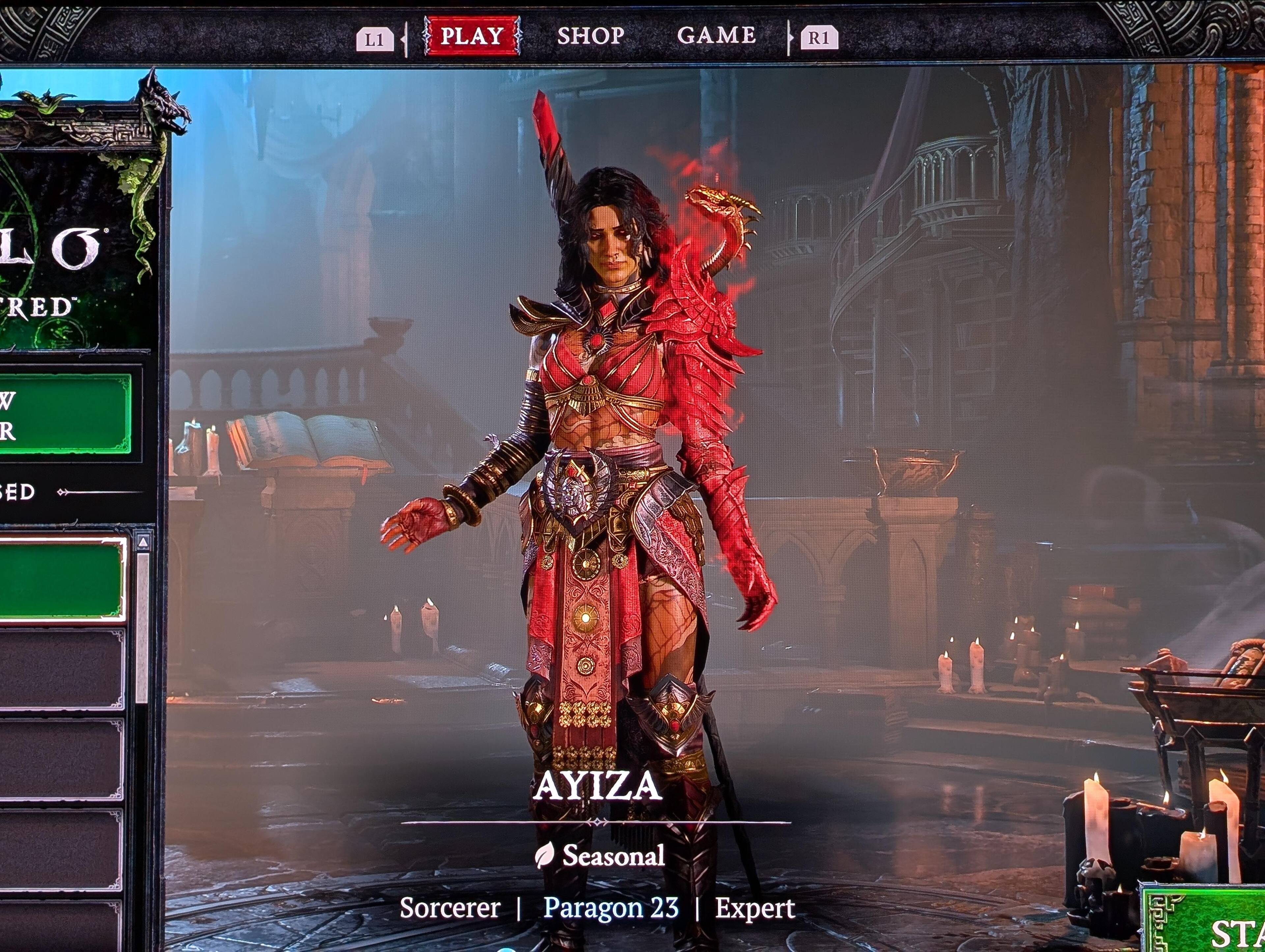Click the character list scroll-up arrow
Viewport: 1265px width, 952px height.
tap(143, 541)
